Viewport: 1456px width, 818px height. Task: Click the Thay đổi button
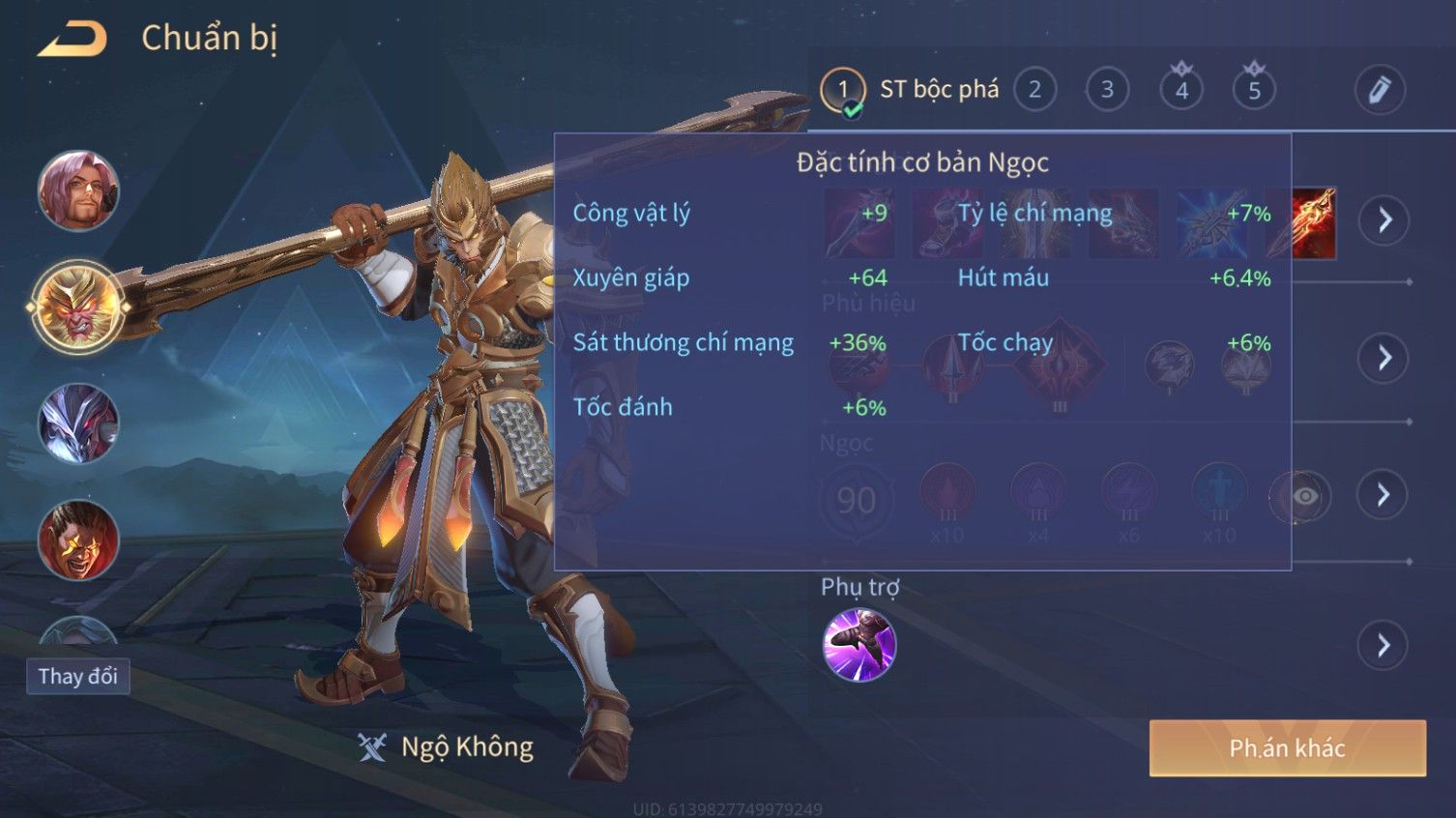pos(78,676)
